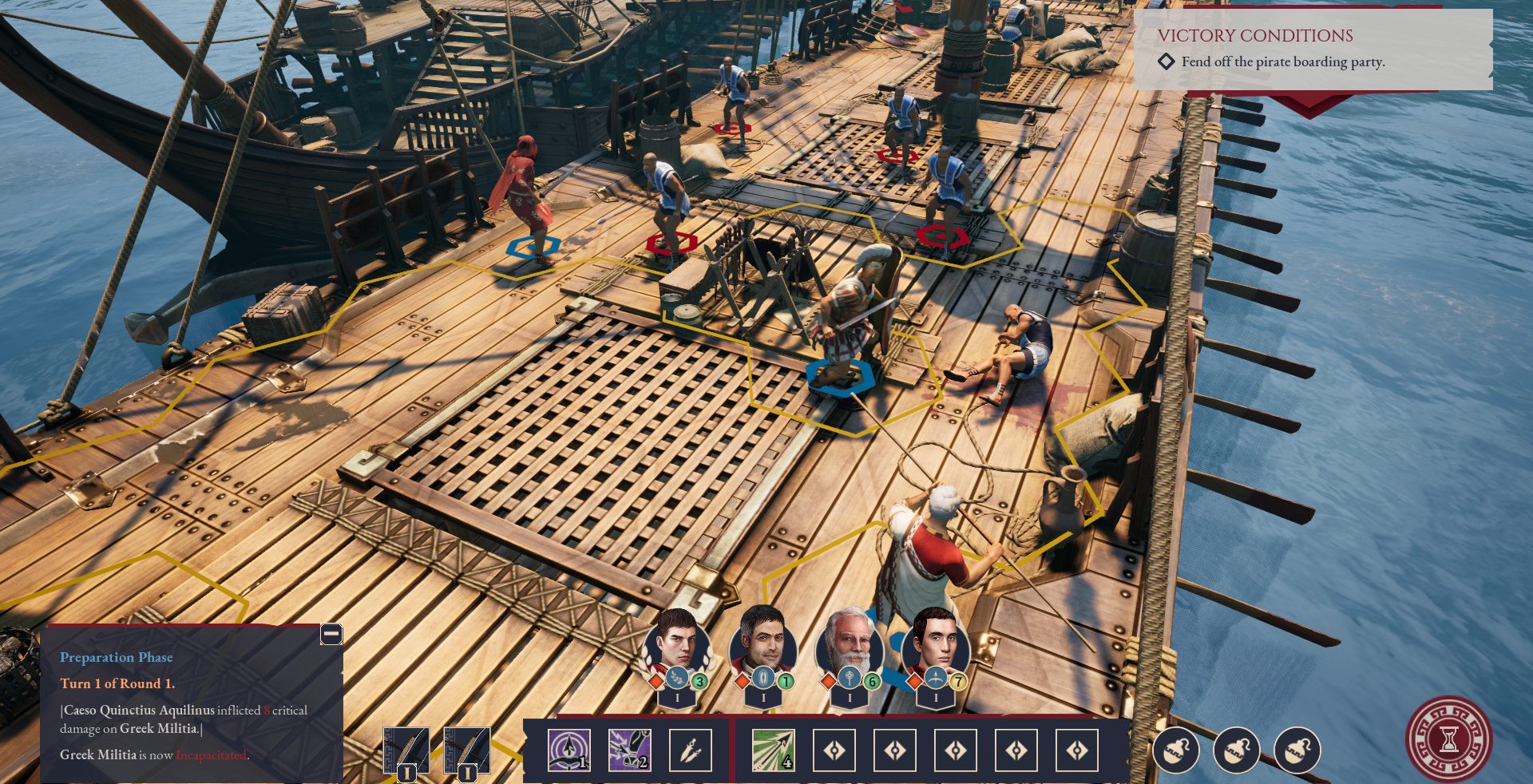Viewport: 1533px width, 784px height.
Task: End the turn with the hourglass button
Action: click(1448, 739)
